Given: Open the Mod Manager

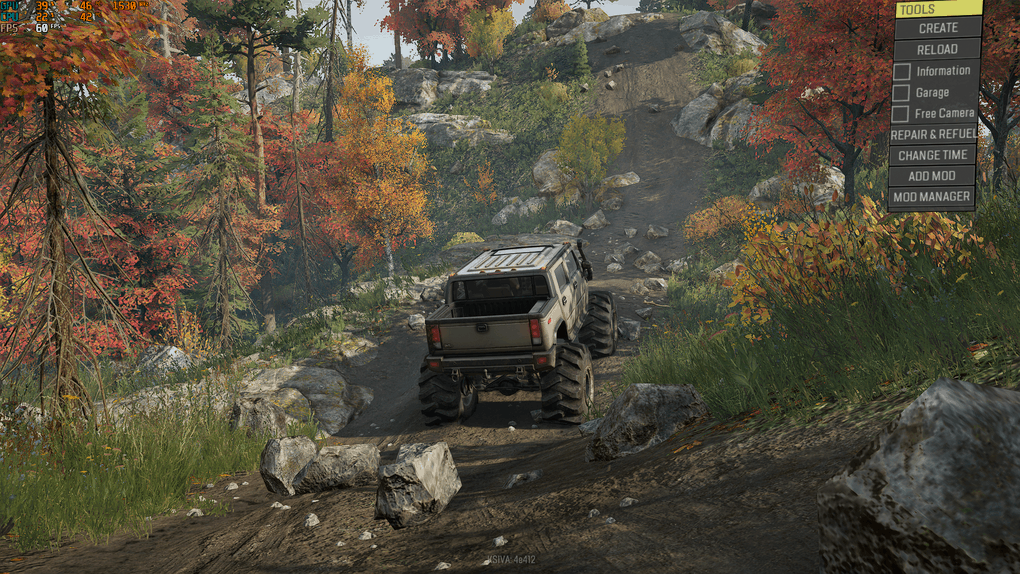Looking at the screenshot, I should (x=932, y=197).
